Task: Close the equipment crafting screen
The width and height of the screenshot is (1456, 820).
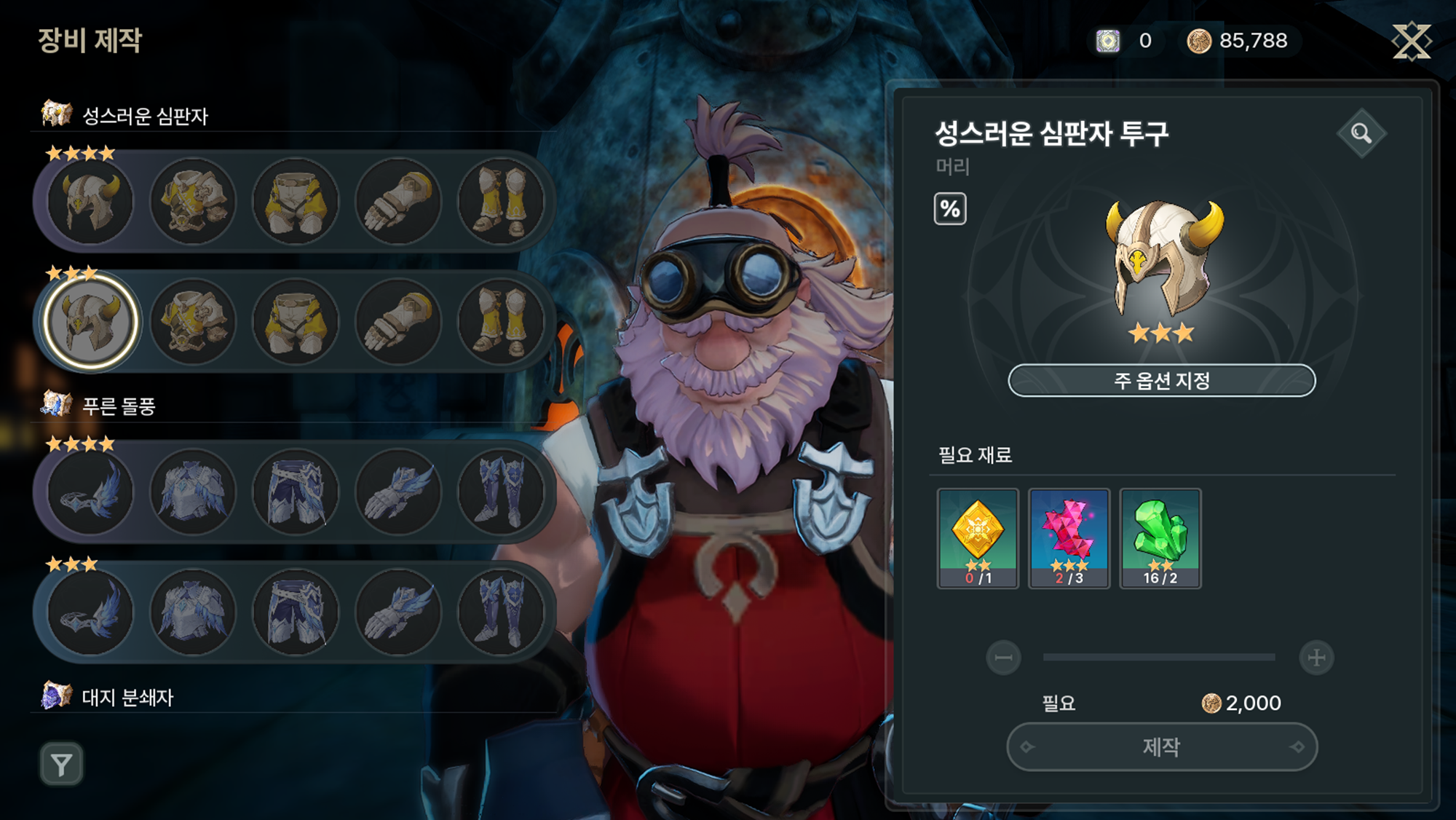Action: (x=1411, y=41)
